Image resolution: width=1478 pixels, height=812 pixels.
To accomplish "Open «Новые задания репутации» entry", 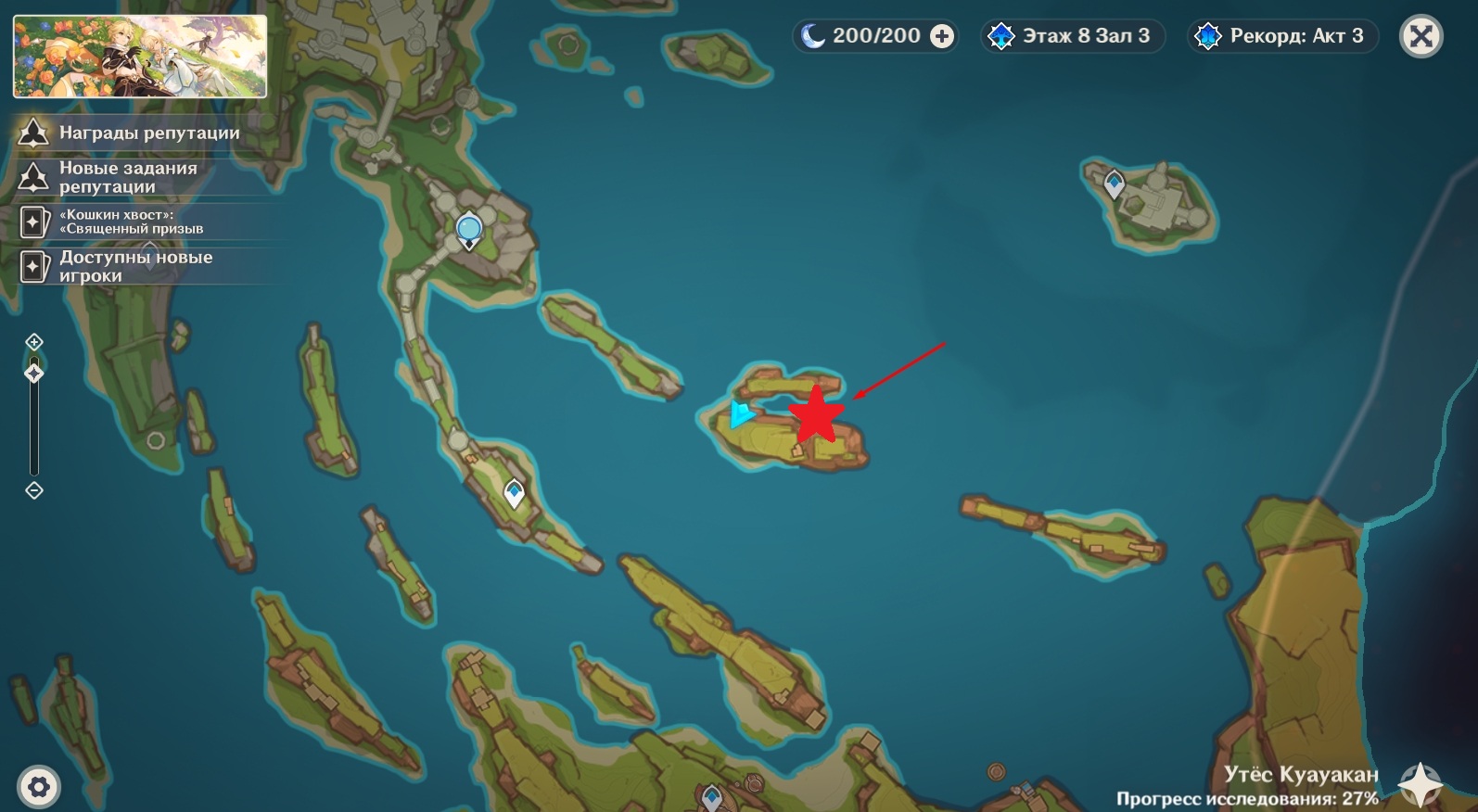I will coord(128,177).
